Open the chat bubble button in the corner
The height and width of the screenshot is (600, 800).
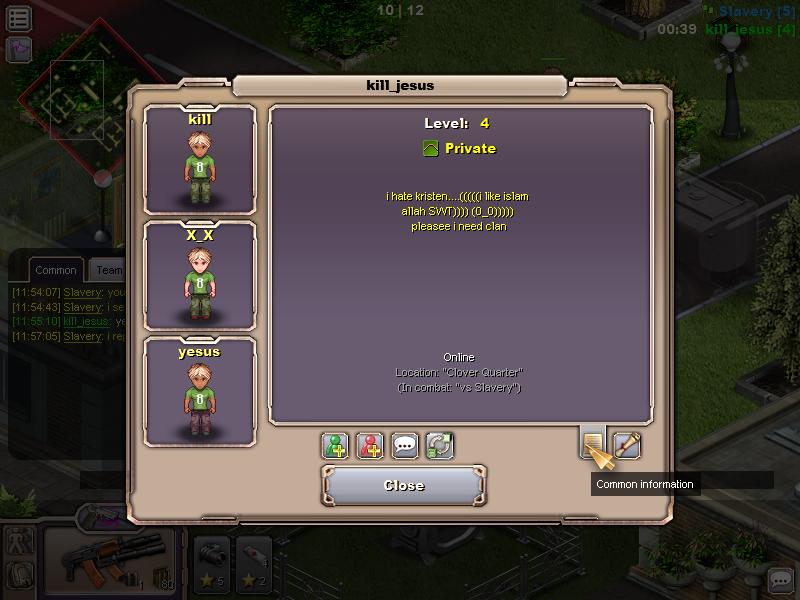click(780, 580)
